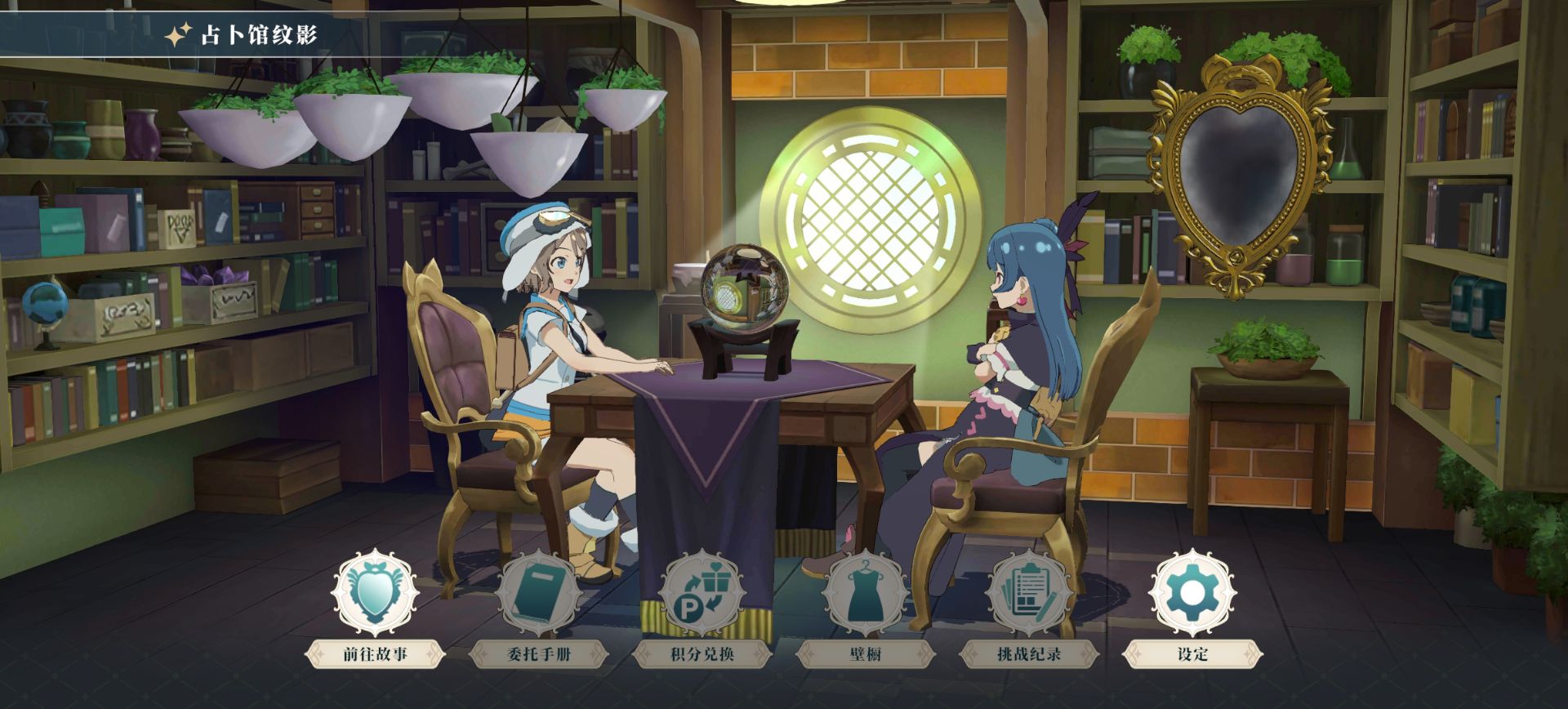Open the 壁橱 wardrobe
The width and height of the screenshot is (1568, 709).
click(865, 595)
